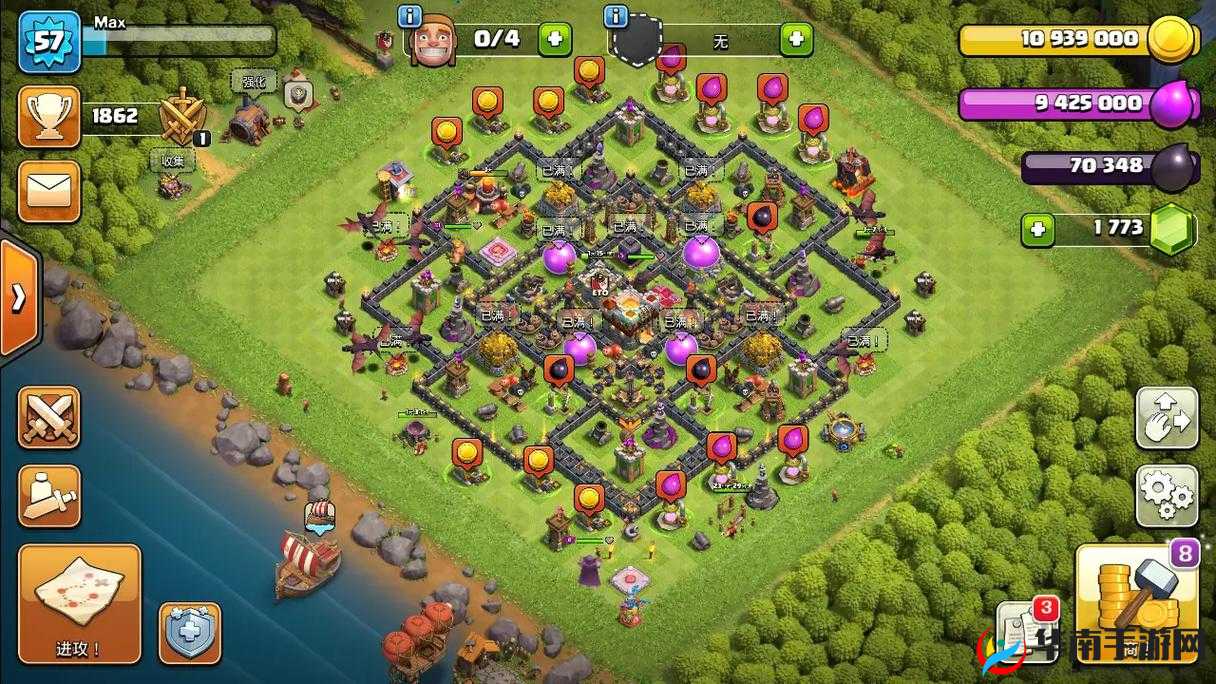Add a shield with the green plus
This screenshot has height=684, width=1216.
tap(796, 40)
